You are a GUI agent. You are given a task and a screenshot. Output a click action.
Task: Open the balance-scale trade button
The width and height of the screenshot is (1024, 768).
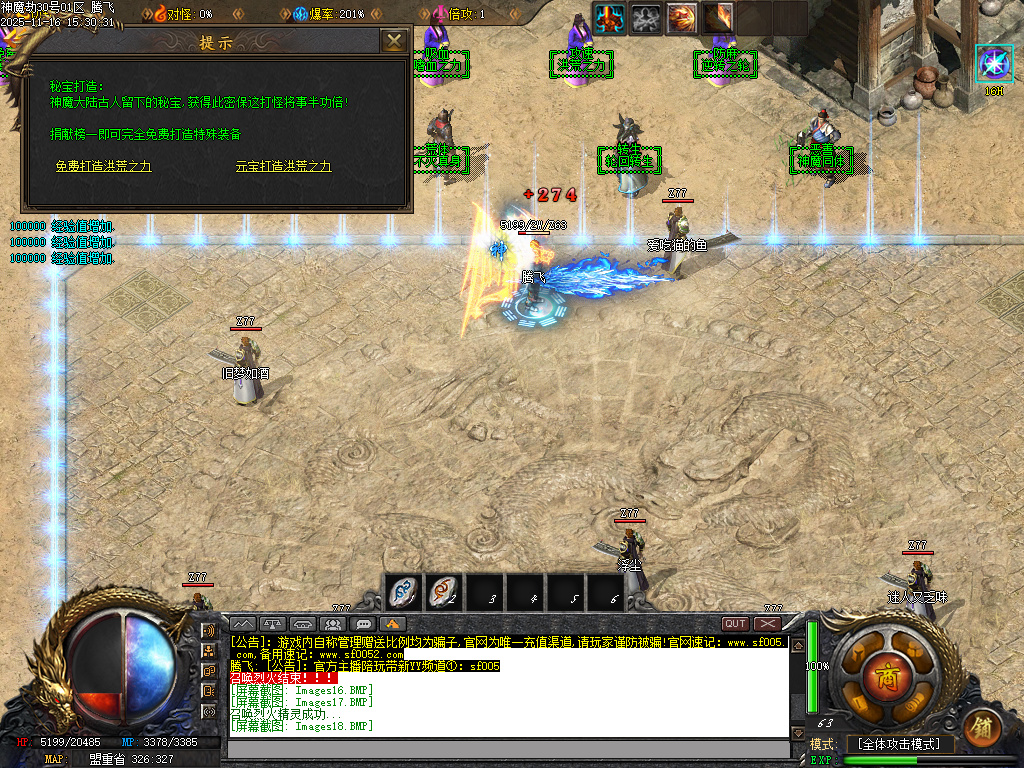pyautogui.click(x=274, y=624)
